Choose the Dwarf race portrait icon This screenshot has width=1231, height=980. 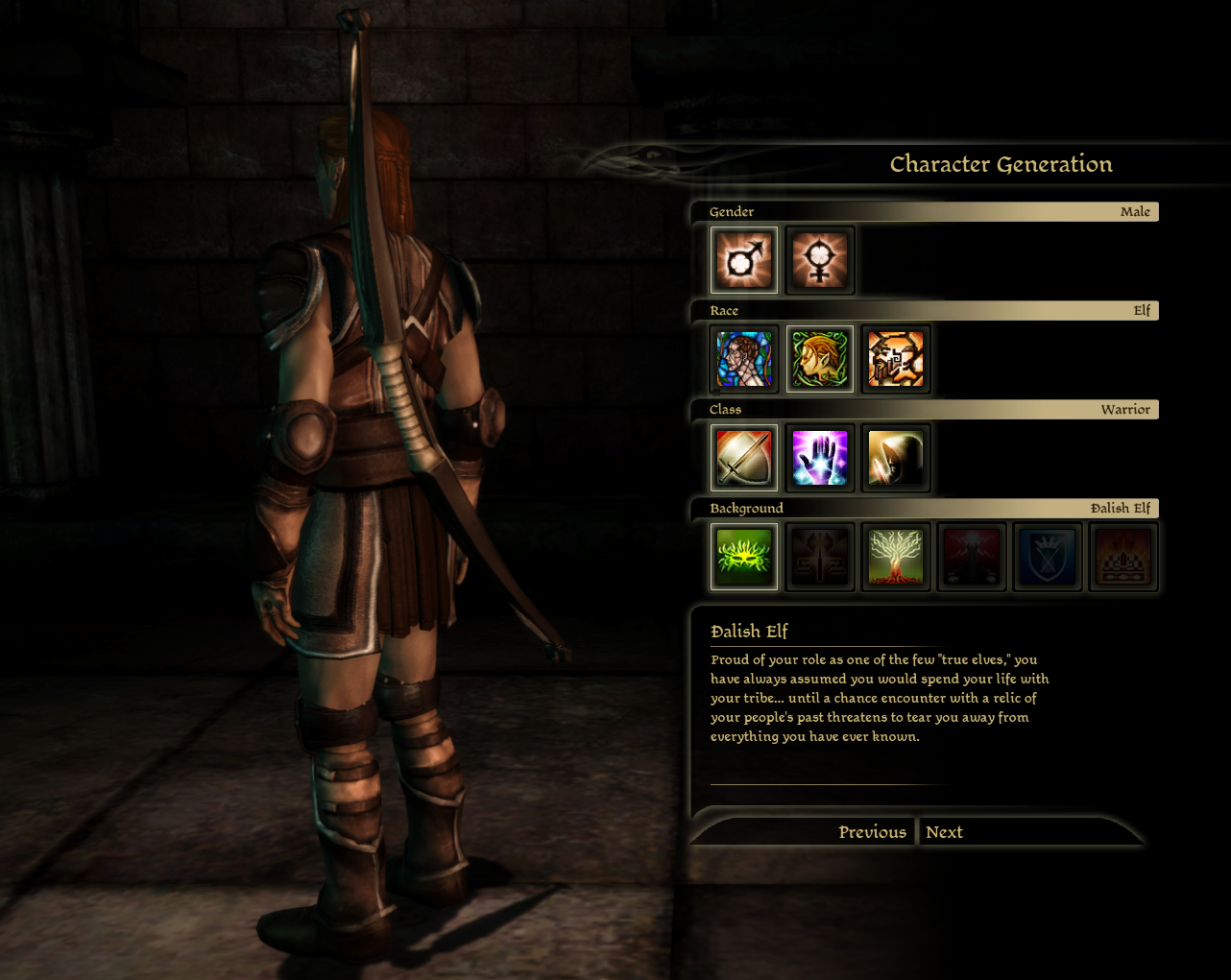(x=895, y=358)
